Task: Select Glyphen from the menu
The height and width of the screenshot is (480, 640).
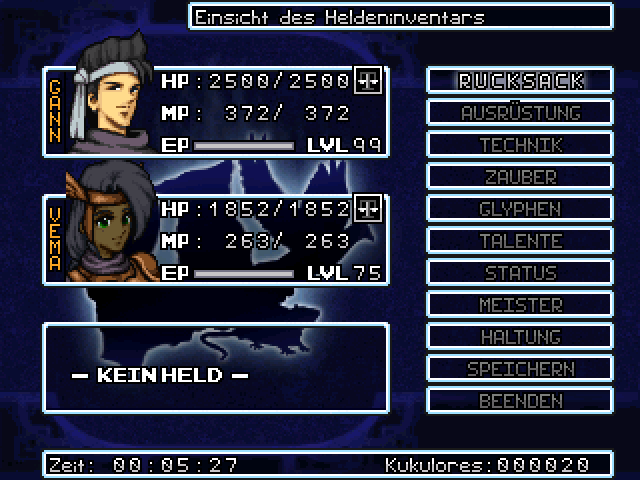Action: pyautogui.click(x=520, y=209)
